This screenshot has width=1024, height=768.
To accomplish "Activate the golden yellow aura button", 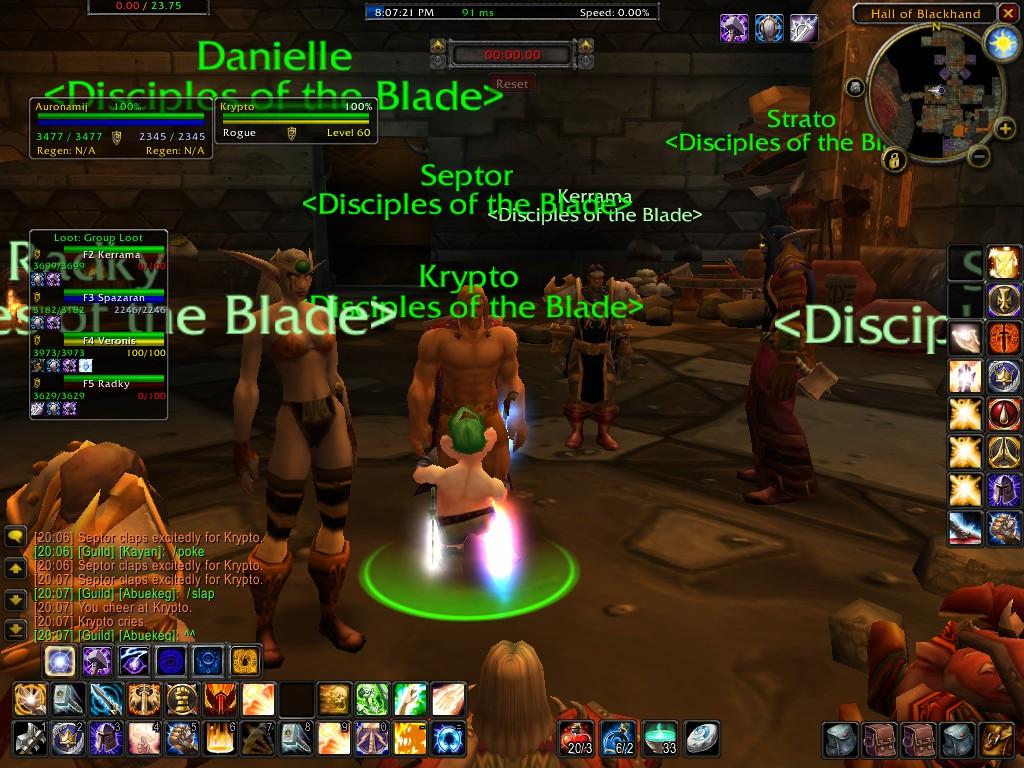I will point(245,660).
